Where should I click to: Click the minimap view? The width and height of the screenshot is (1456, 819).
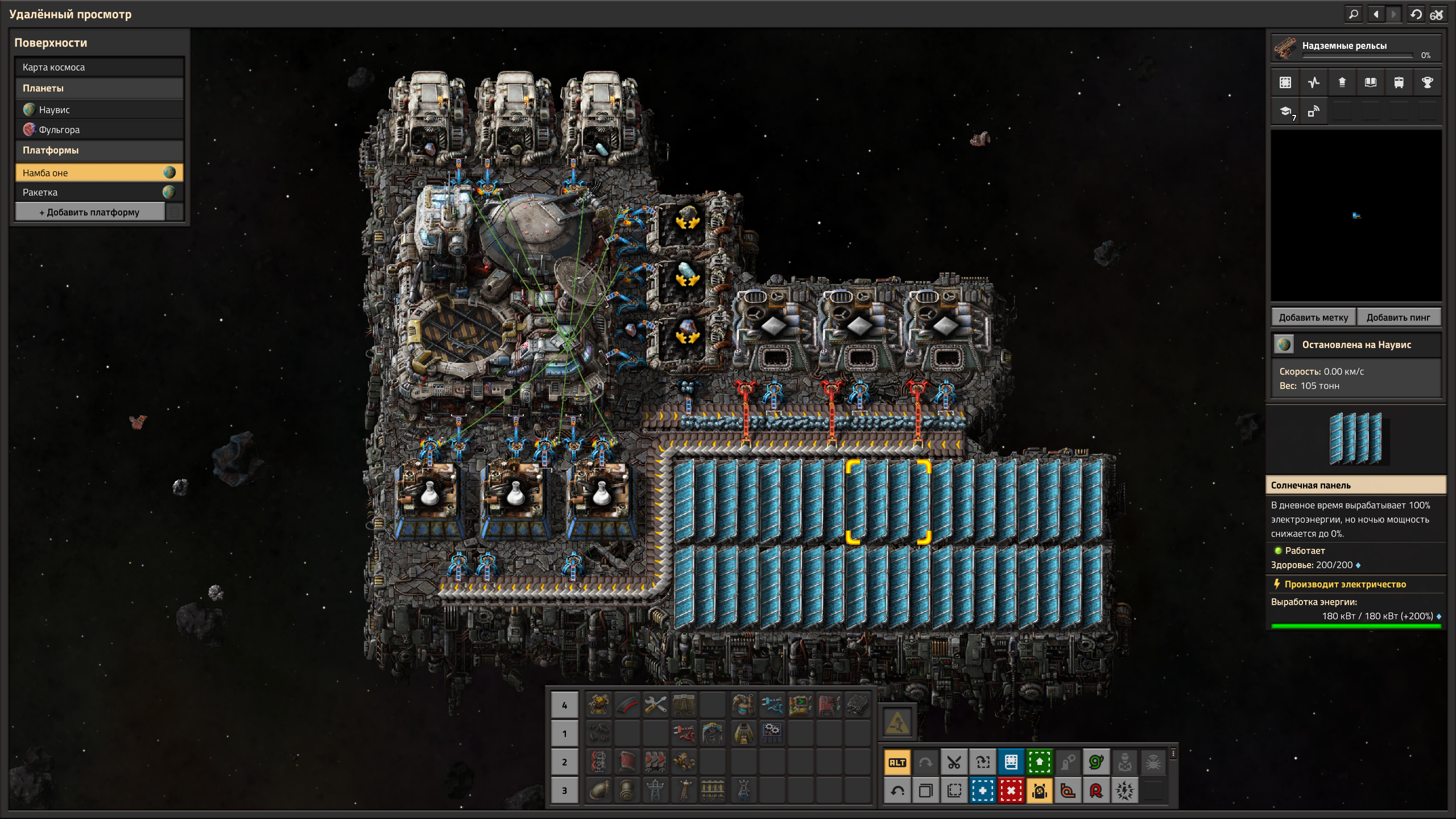click(x=1356, y=216)
